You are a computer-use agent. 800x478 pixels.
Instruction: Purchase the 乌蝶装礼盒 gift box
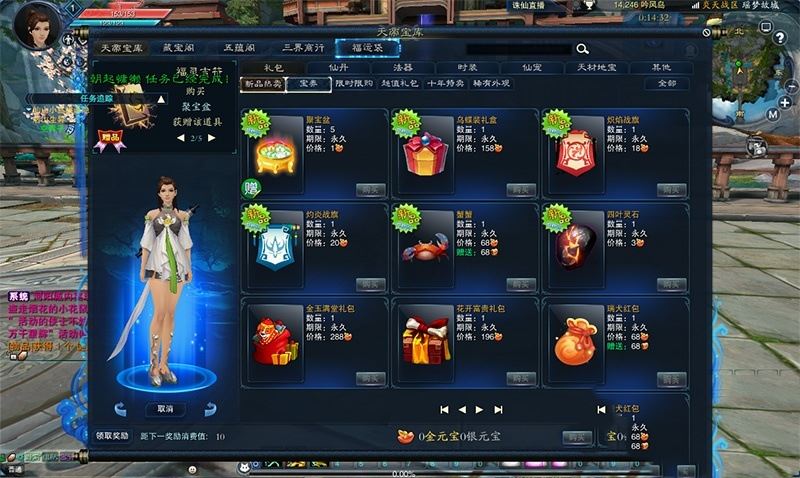pyautogui.click(x=521, y=189)
